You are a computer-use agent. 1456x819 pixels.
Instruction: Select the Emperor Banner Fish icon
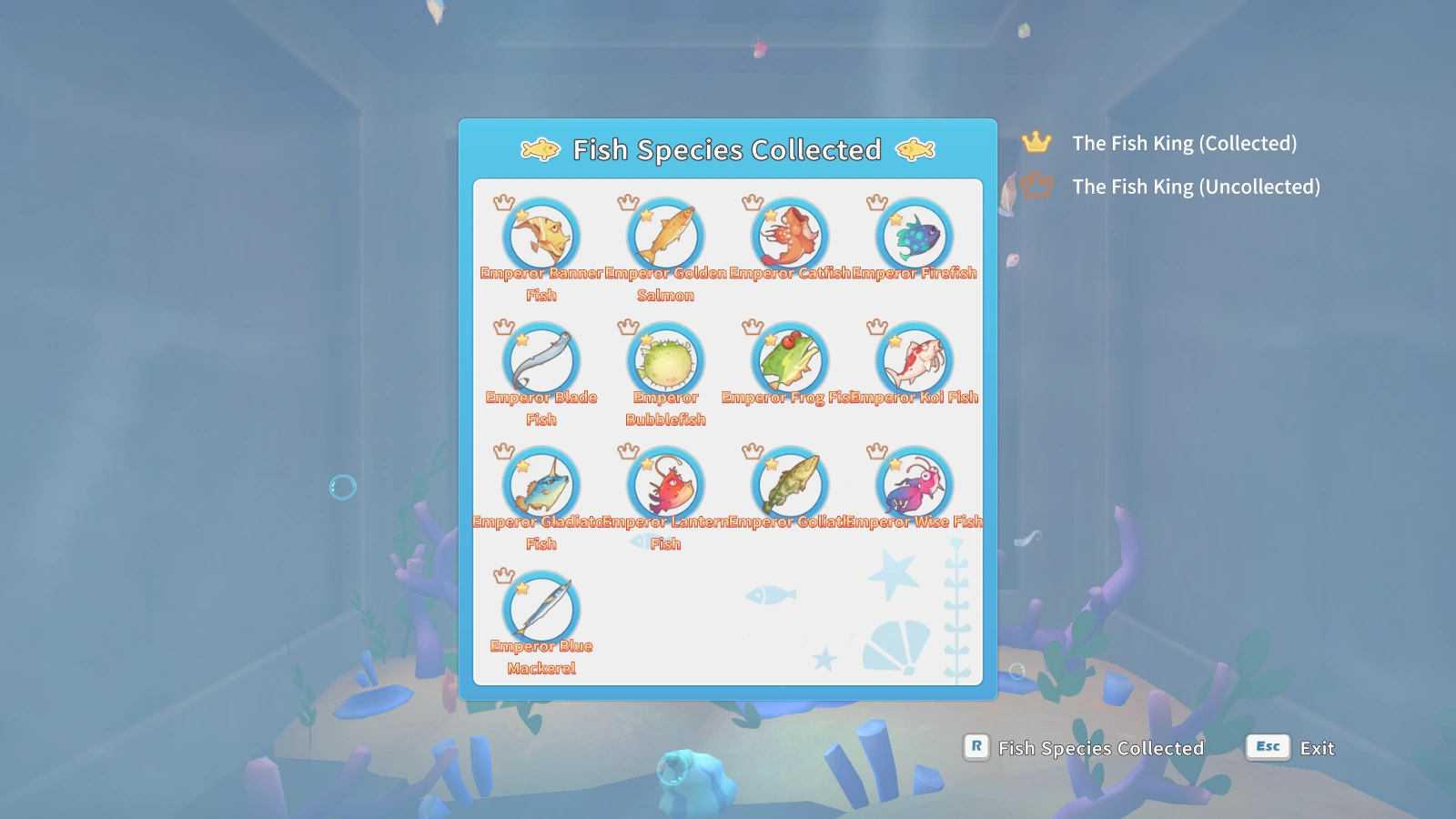[541, 236]
